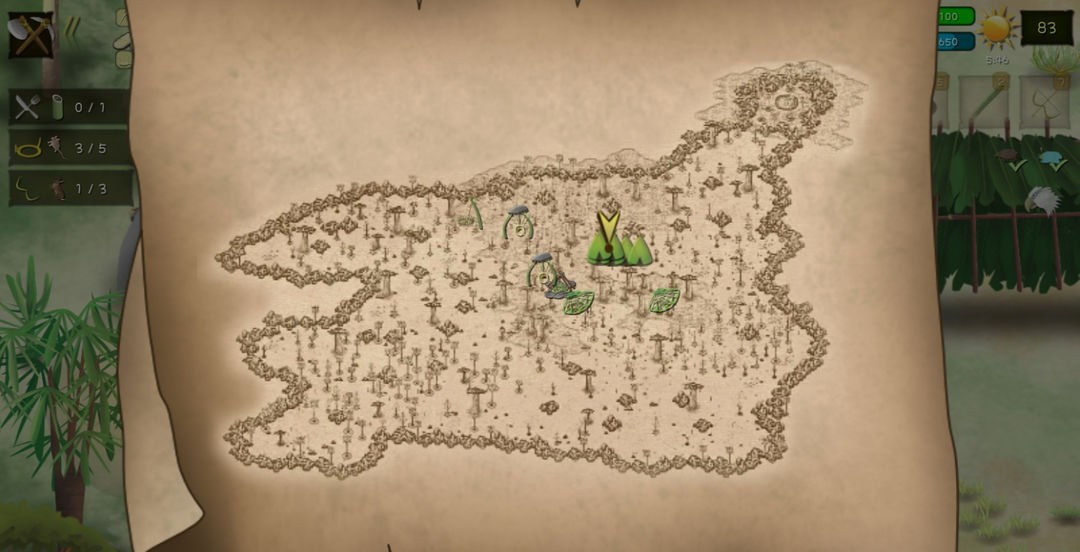Click the sun day-time icon
Viewport: 1080px width, 552px height.
tap(997, 29)
